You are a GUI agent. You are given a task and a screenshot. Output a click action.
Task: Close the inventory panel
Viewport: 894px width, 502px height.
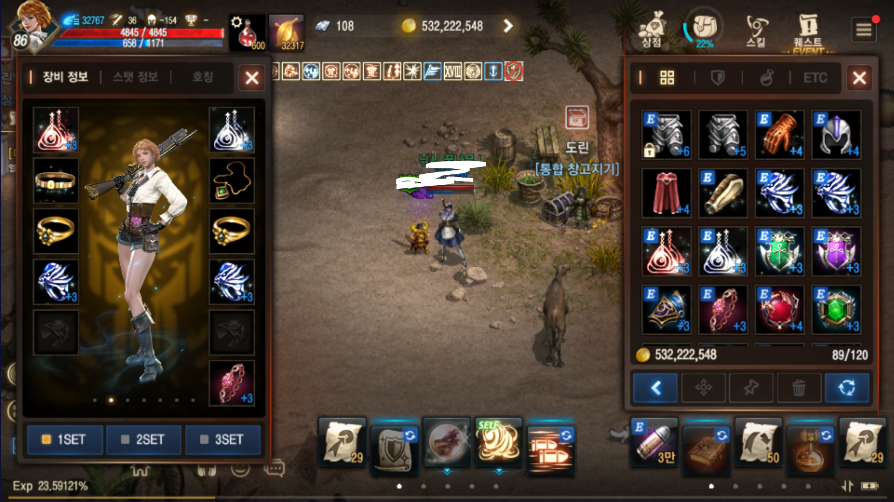click(x=859, y=77)
